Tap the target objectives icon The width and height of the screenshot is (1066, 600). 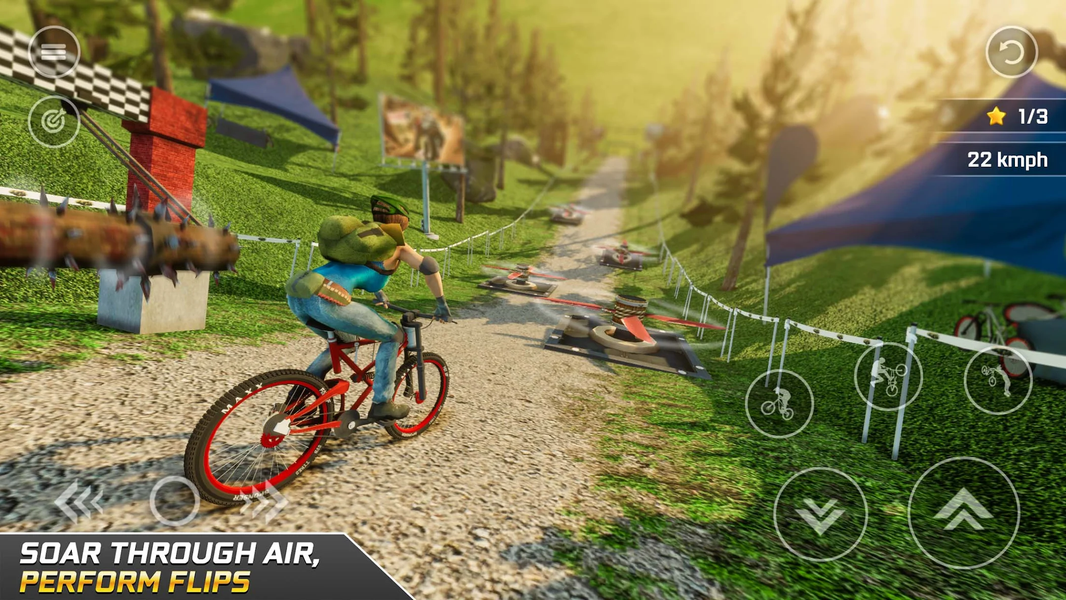pyautogui.click(x=54, y=122)
